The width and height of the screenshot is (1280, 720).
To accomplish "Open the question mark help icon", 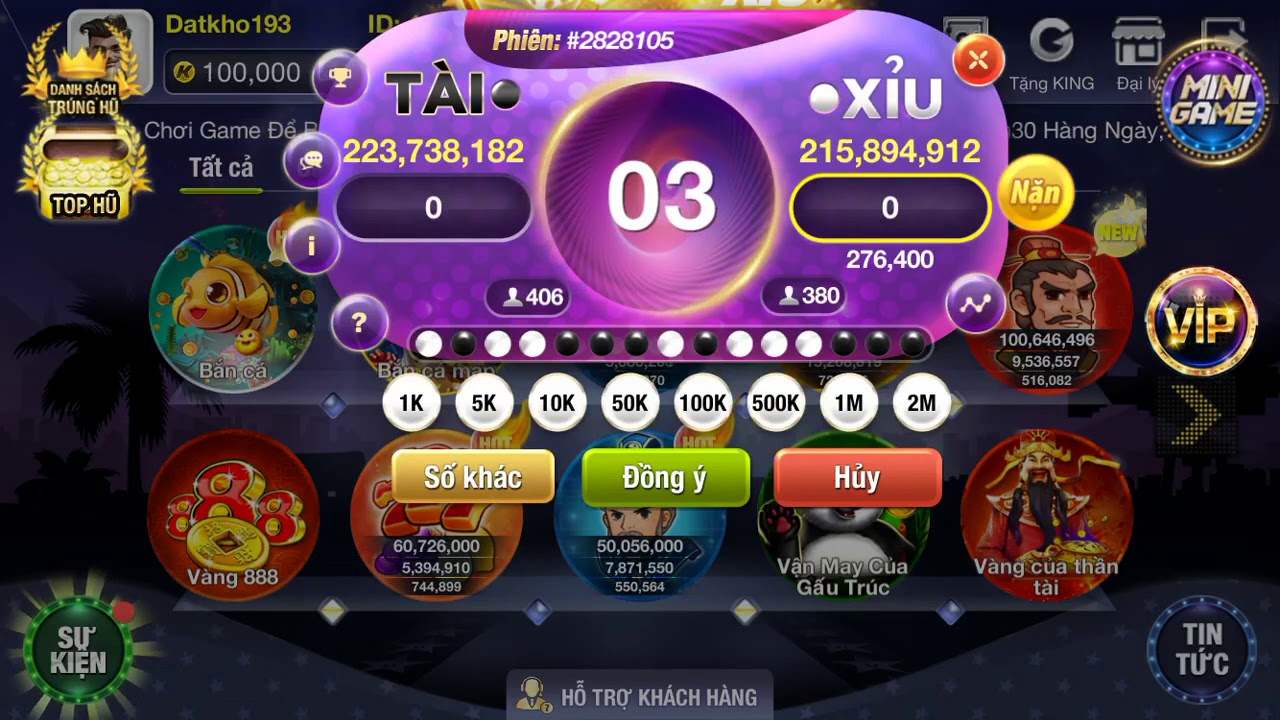I will (x=359, y=323).
